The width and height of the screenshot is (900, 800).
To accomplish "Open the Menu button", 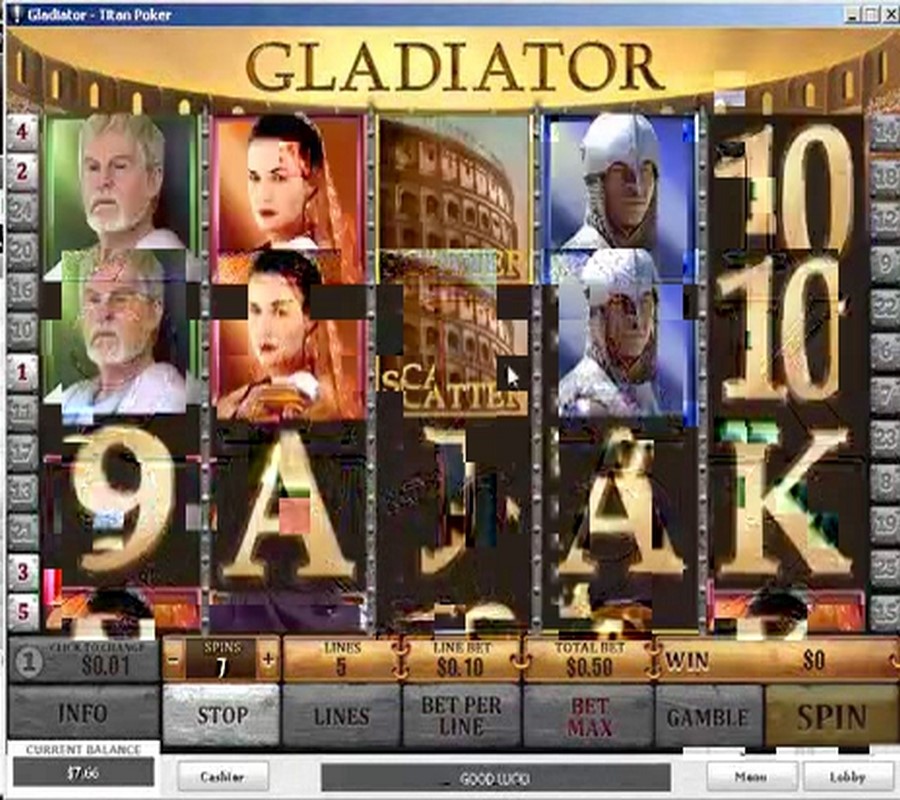I will tap(750, 776).
